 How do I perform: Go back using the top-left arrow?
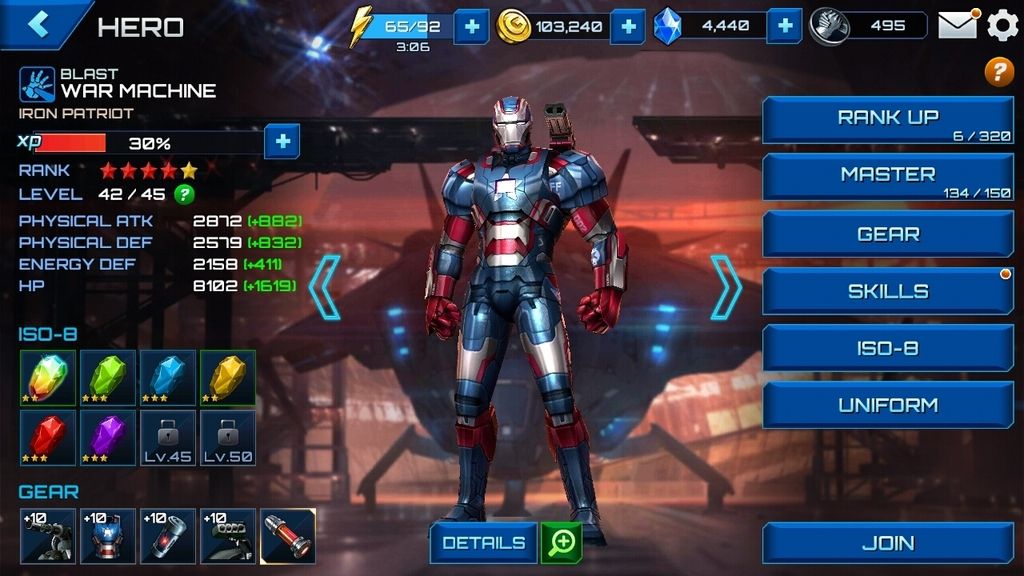(39, 24)
